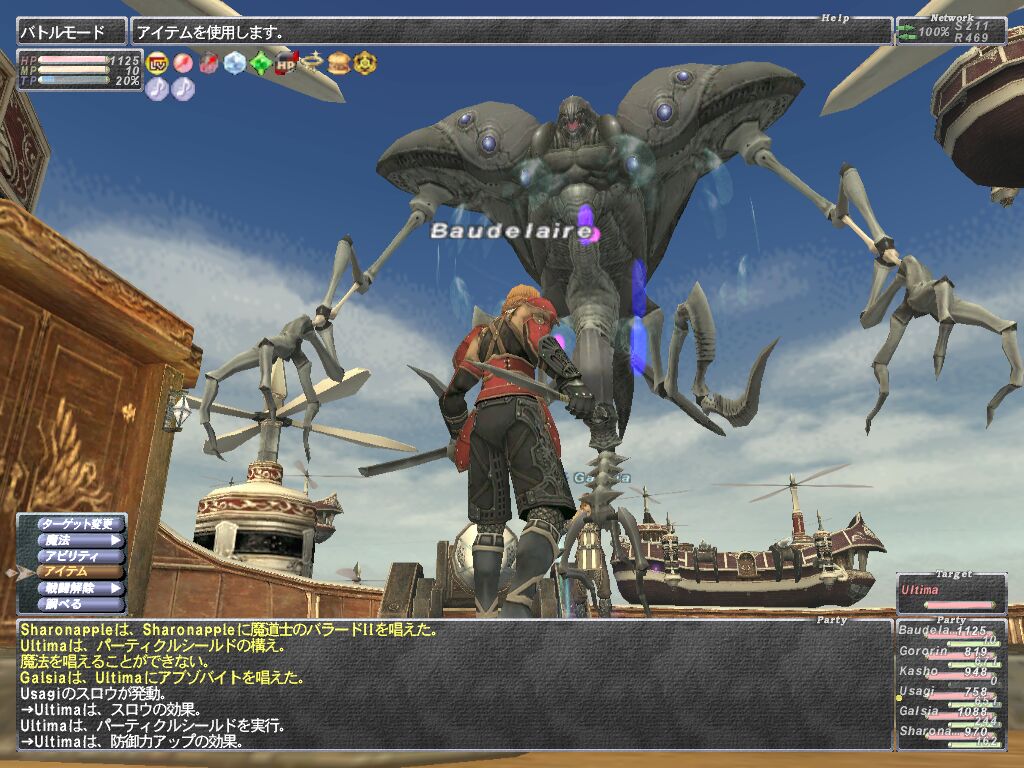This screenshot has width=1024, height=768.
Task: Click the green diamond status icon
Action: (x=260, y=63)
